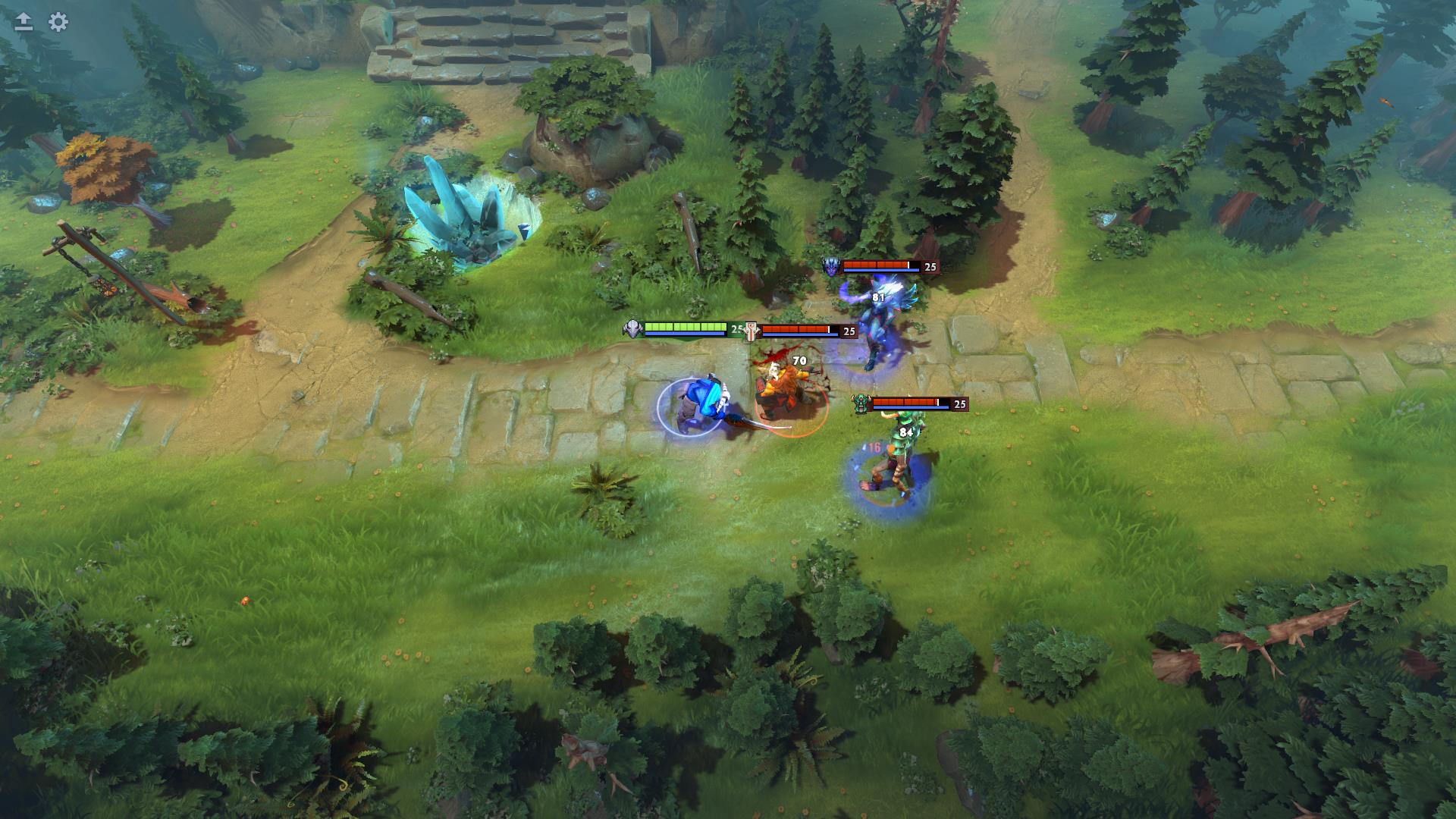1456x819 pixels.
Task: Click Vengeful Spirit's portrait above her health bar
Action: tap(833, 266)
